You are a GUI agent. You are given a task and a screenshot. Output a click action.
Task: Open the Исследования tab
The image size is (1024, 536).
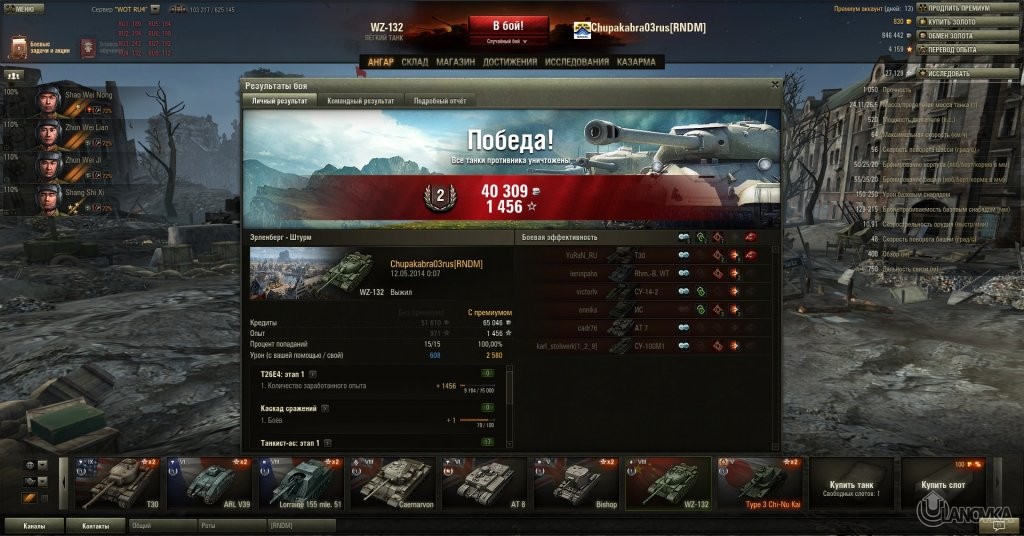[x=577, y=62]
